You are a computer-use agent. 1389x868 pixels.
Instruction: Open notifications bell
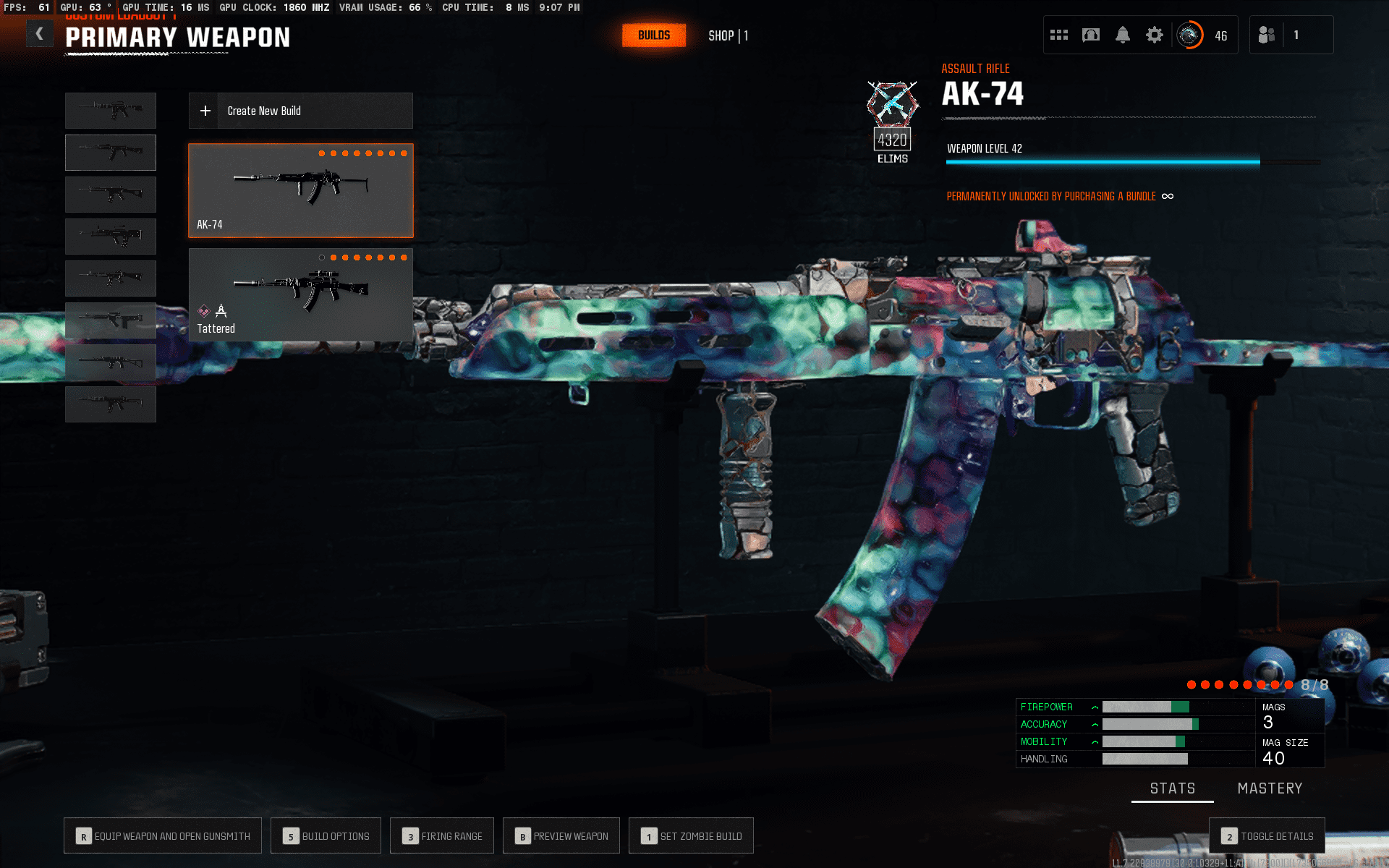1122,35
